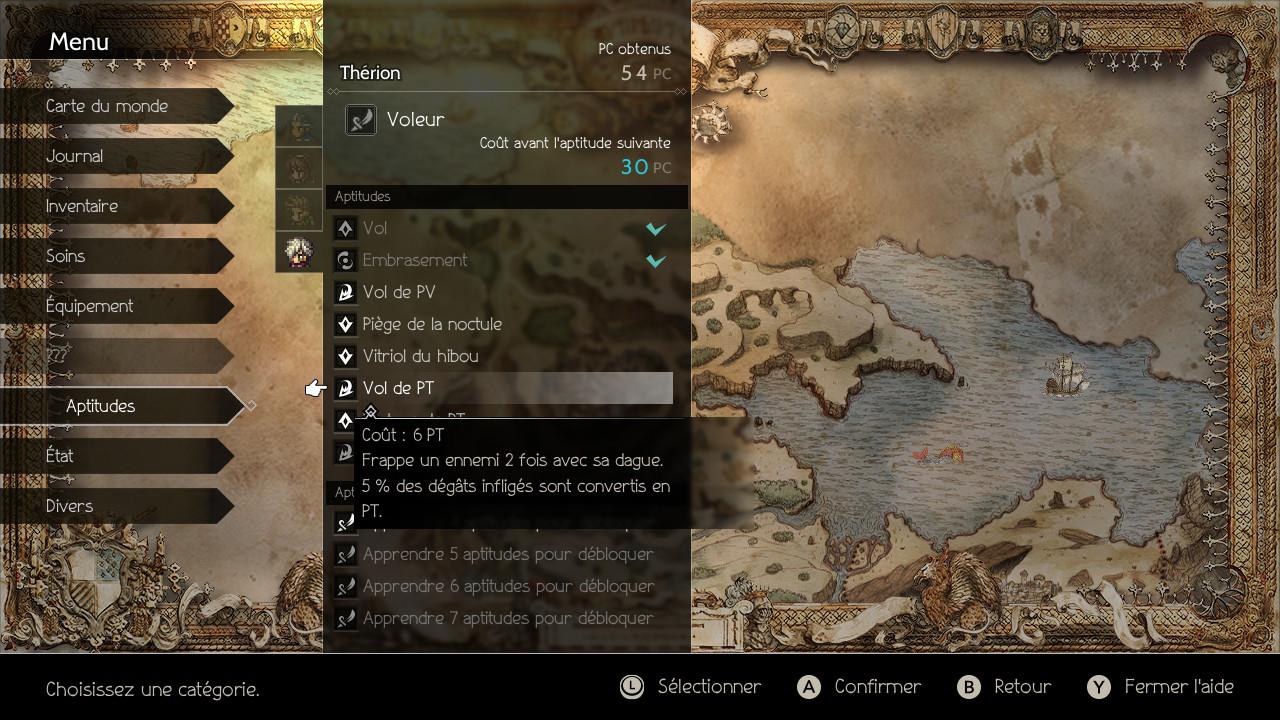Screen dimensions: 1280x720
Task: Choose the Vol de PT skill
Action: (500, 388)
